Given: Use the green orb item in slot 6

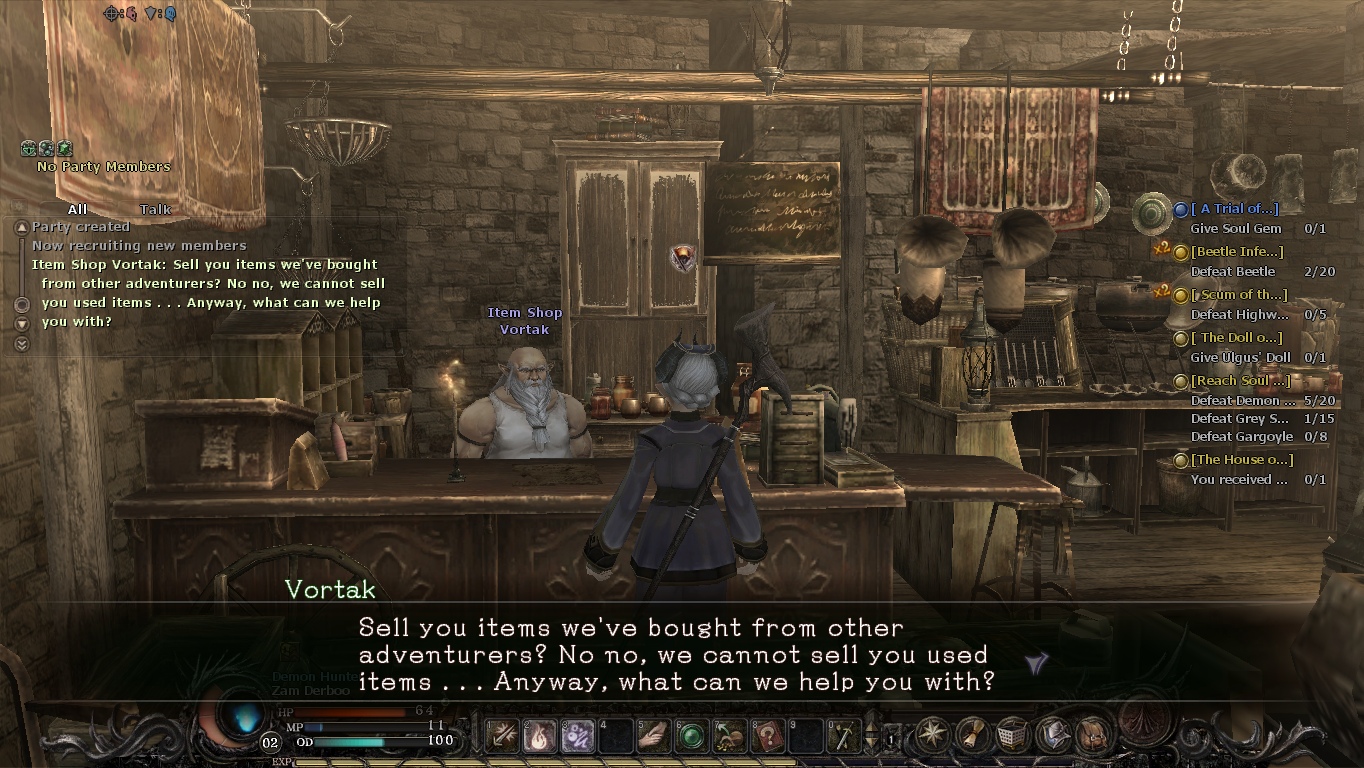Looking at the screenshot, I should tap(692, 737).
